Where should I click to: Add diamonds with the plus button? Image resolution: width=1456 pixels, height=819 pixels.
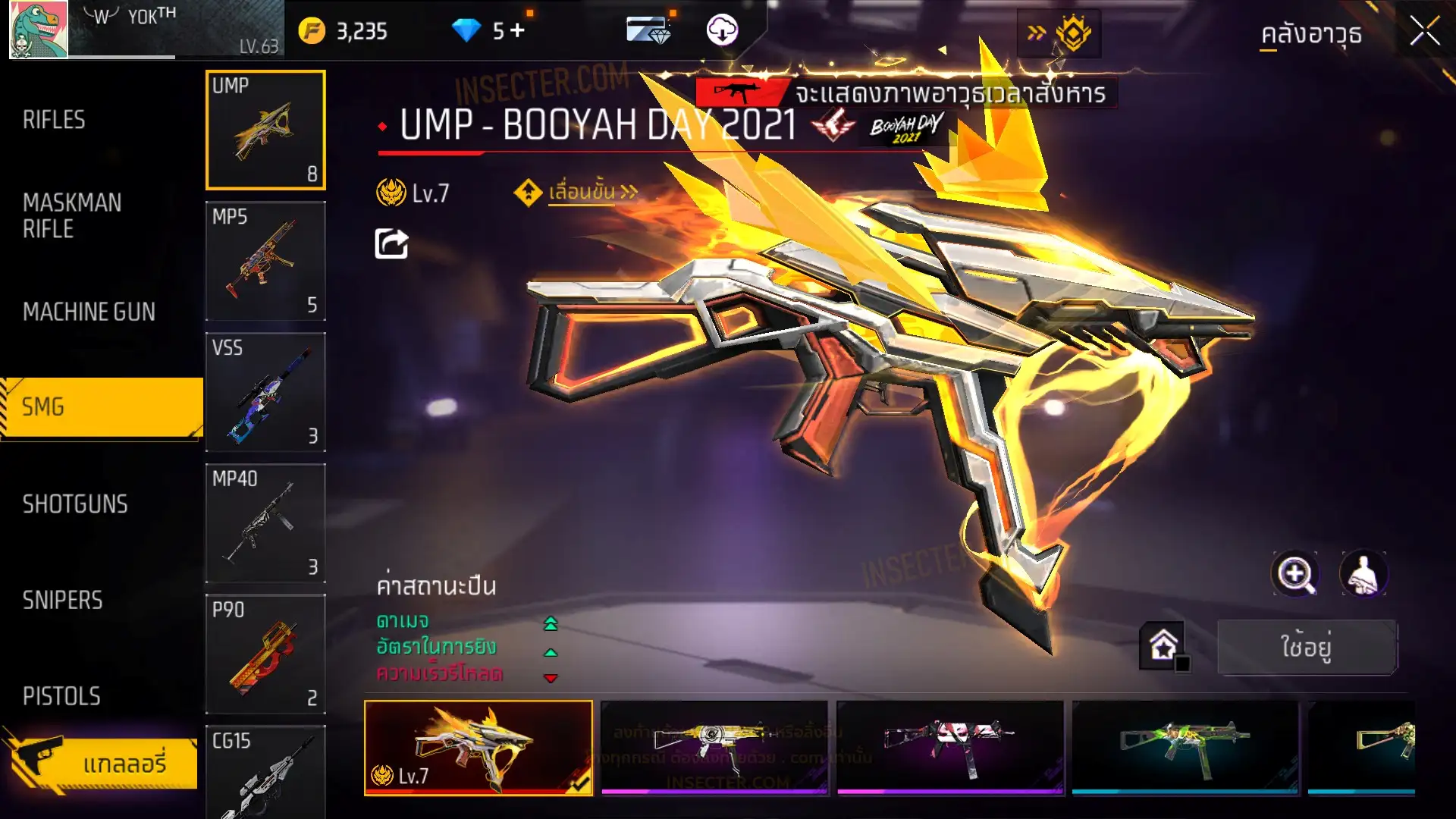(x=517, y=30)
